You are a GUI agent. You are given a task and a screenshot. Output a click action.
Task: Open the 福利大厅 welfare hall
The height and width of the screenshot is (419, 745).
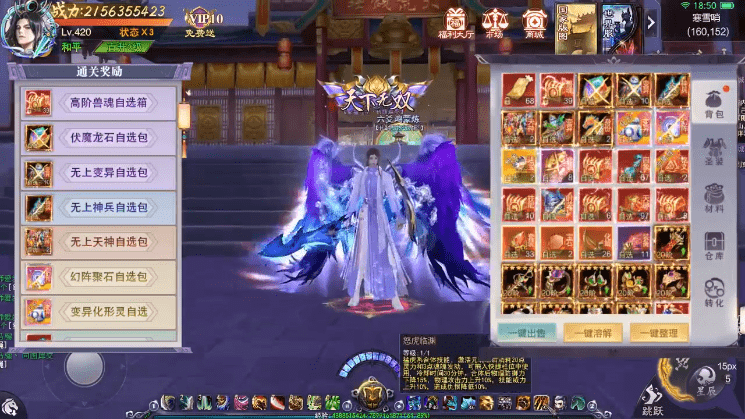[x=456, y=22]
